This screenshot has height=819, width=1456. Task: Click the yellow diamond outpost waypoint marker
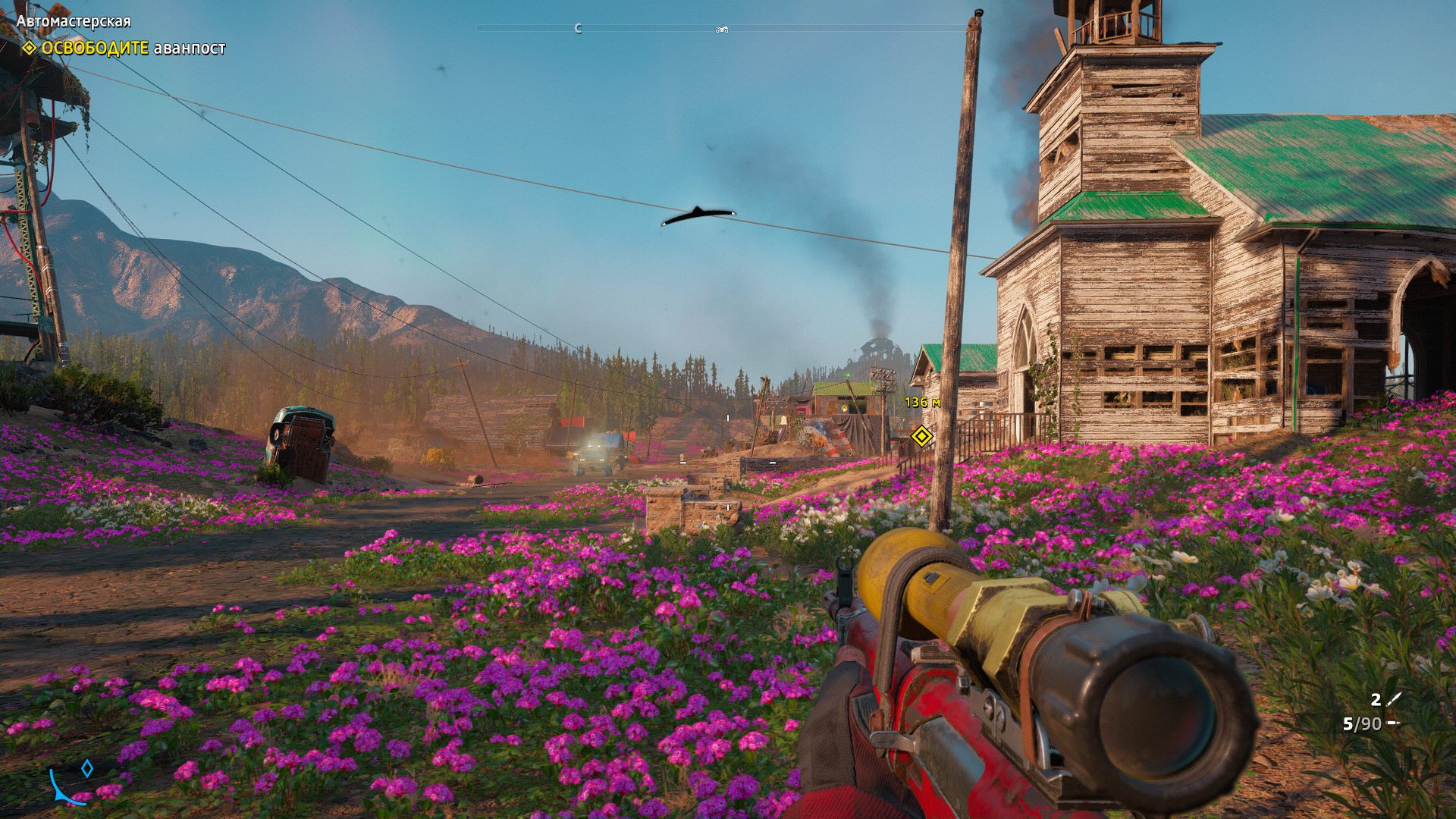(x=921, y=436)
